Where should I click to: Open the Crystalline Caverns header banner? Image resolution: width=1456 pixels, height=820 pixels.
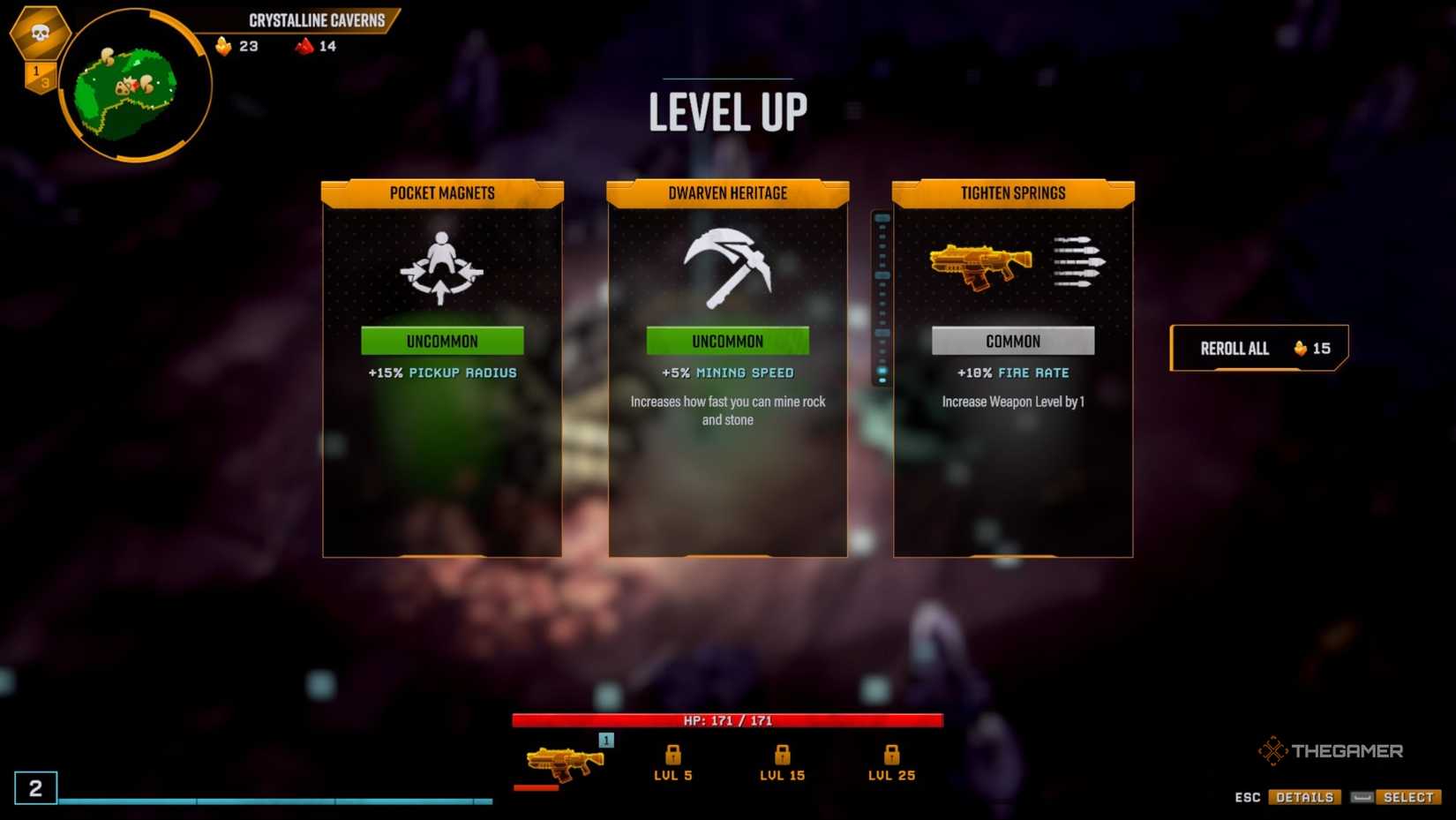[x=319, y=19]
